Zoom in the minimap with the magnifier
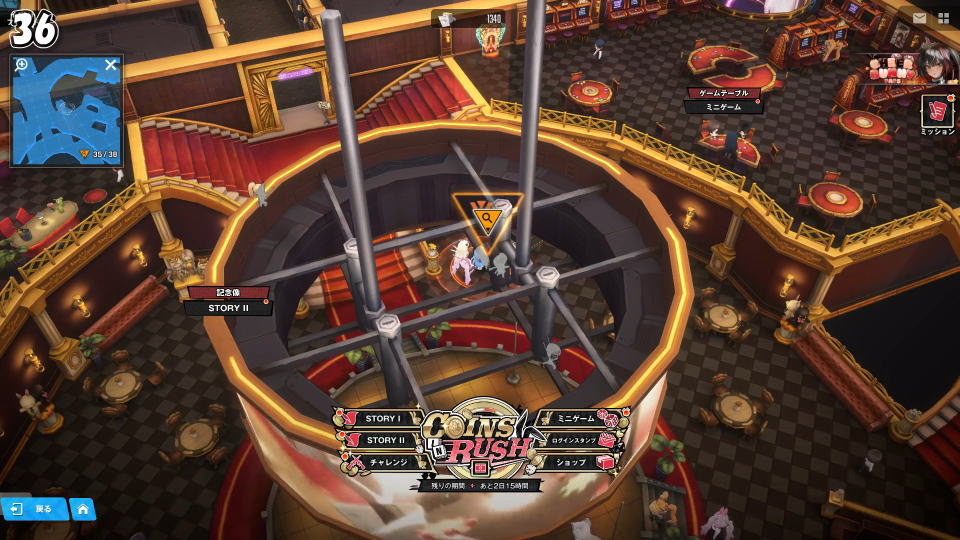 click(22, 65)
